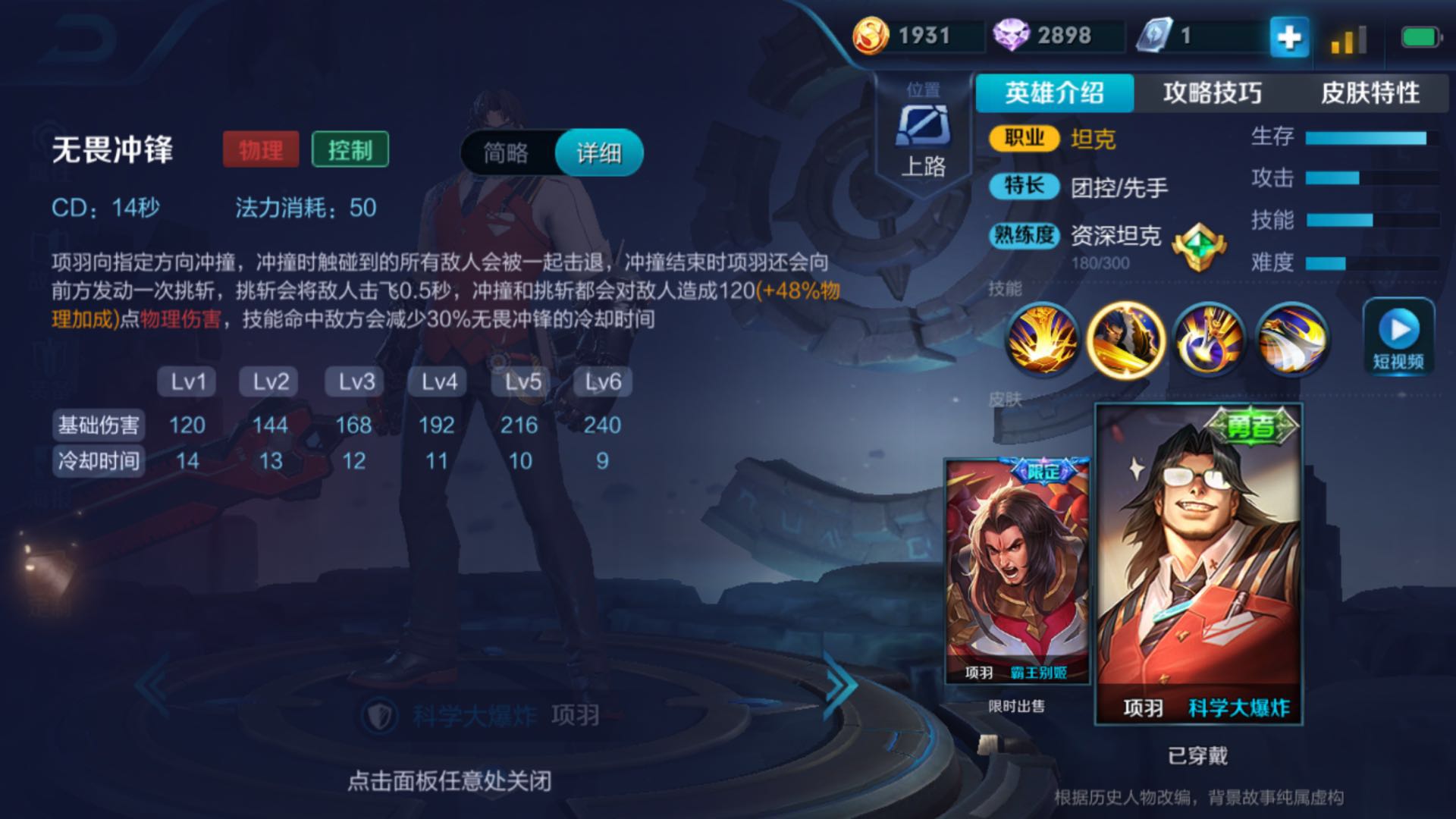
Task: Click the left navigation arrow chevron
Action: point(152,686)
